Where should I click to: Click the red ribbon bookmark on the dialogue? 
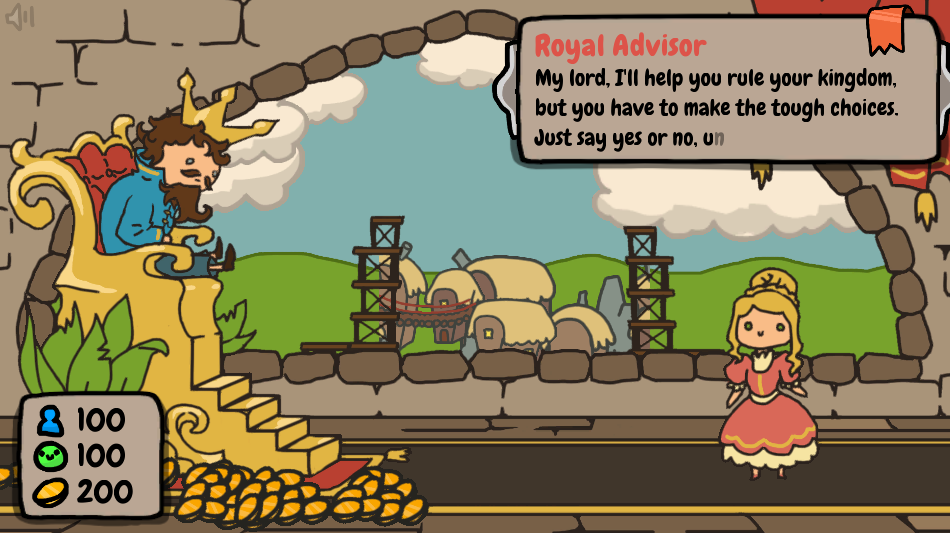[887, 28]
